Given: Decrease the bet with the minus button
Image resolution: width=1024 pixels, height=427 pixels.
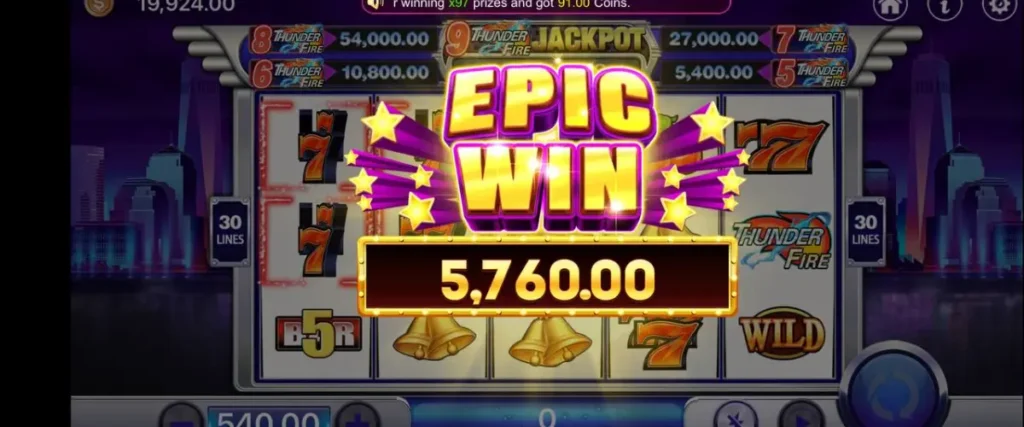Looking at the screenshot, I should [182, 416].
